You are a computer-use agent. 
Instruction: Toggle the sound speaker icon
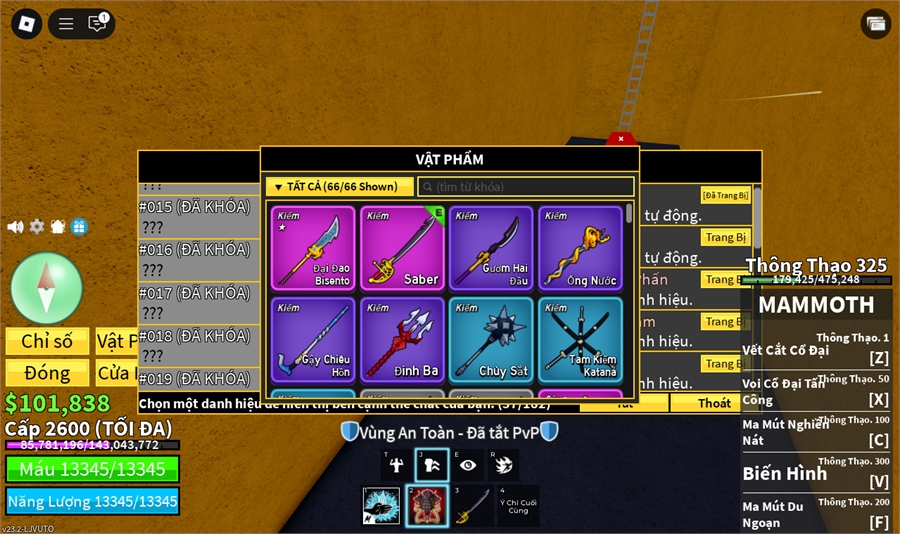click(x=15, y=227)
